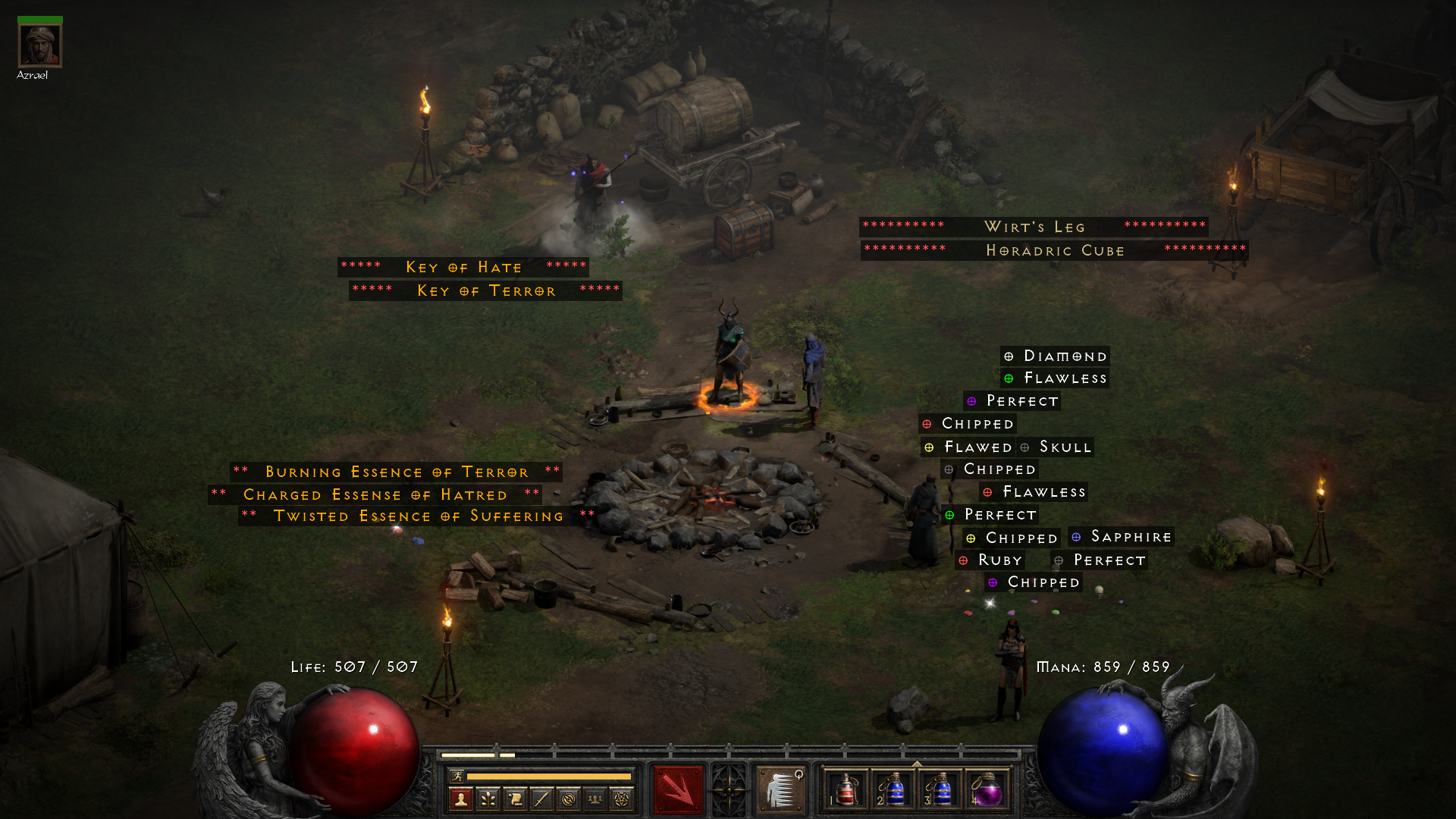Select the red arrow left skill
The height and width of the screenshot is (819, 1456).
[x=678, y=790]
